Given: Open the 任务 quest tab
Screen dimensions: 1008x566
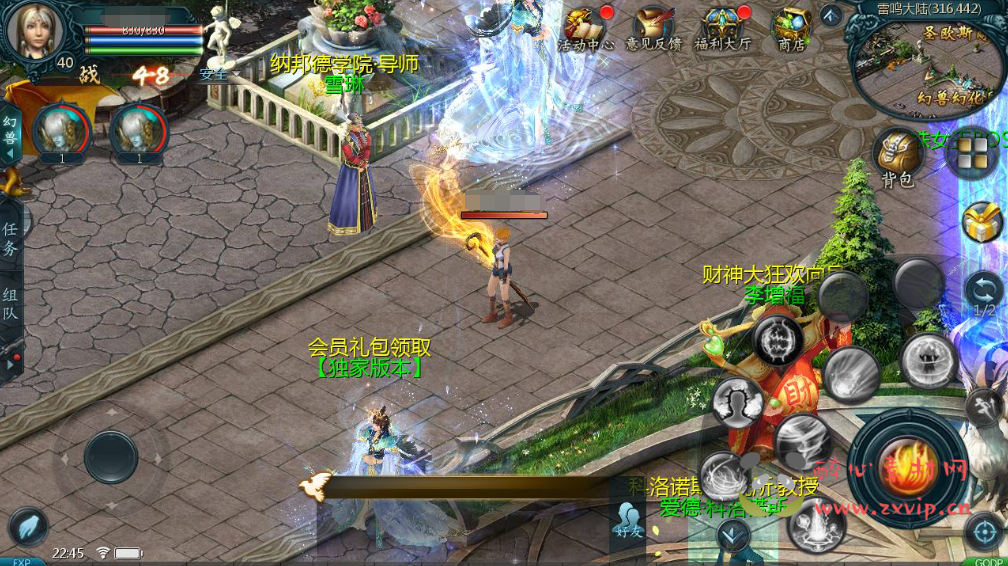Looking at the screenshot, I should click(x=10, y=240).
